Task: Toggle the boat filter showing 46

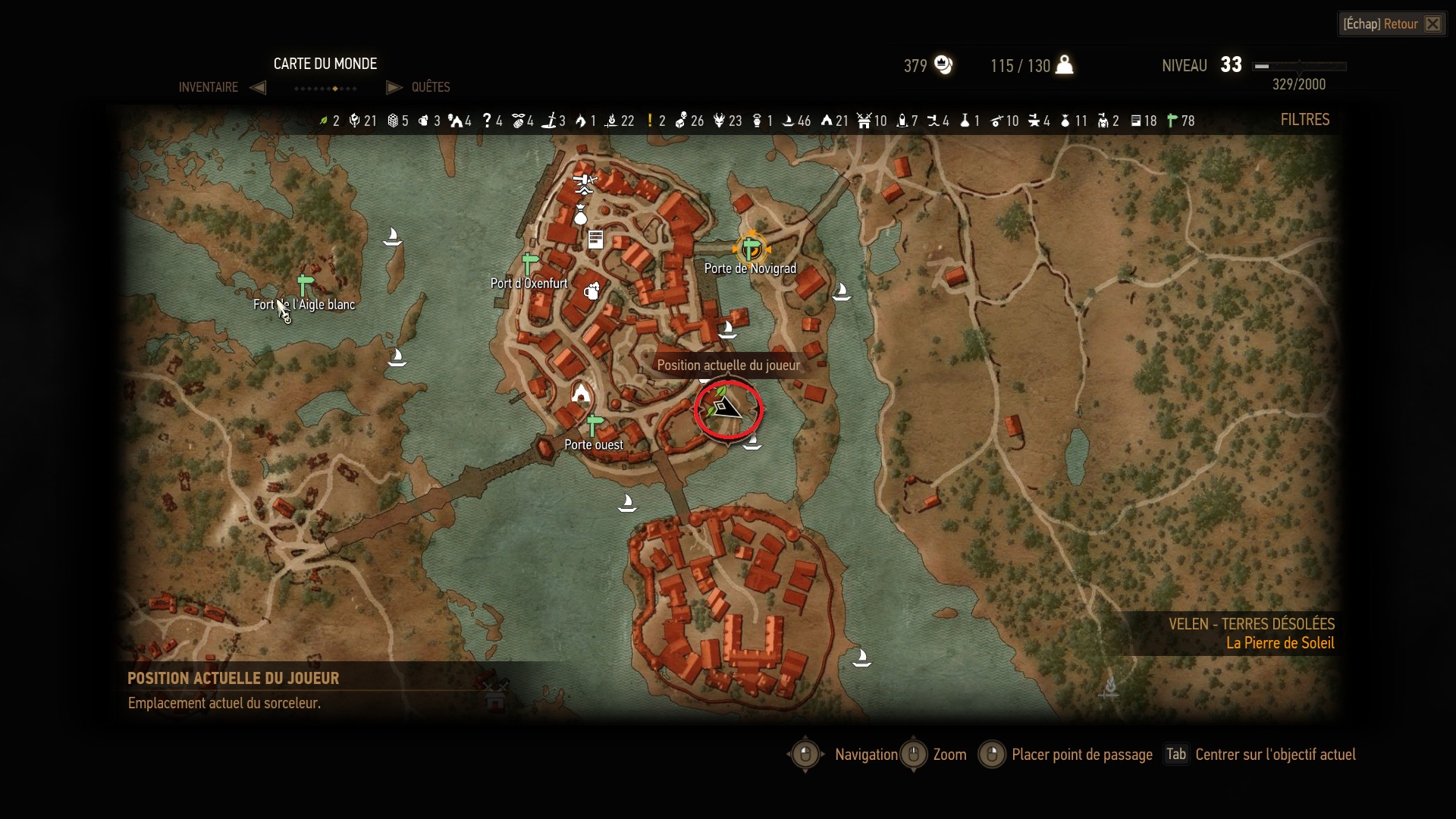Action: click(788, 121)
